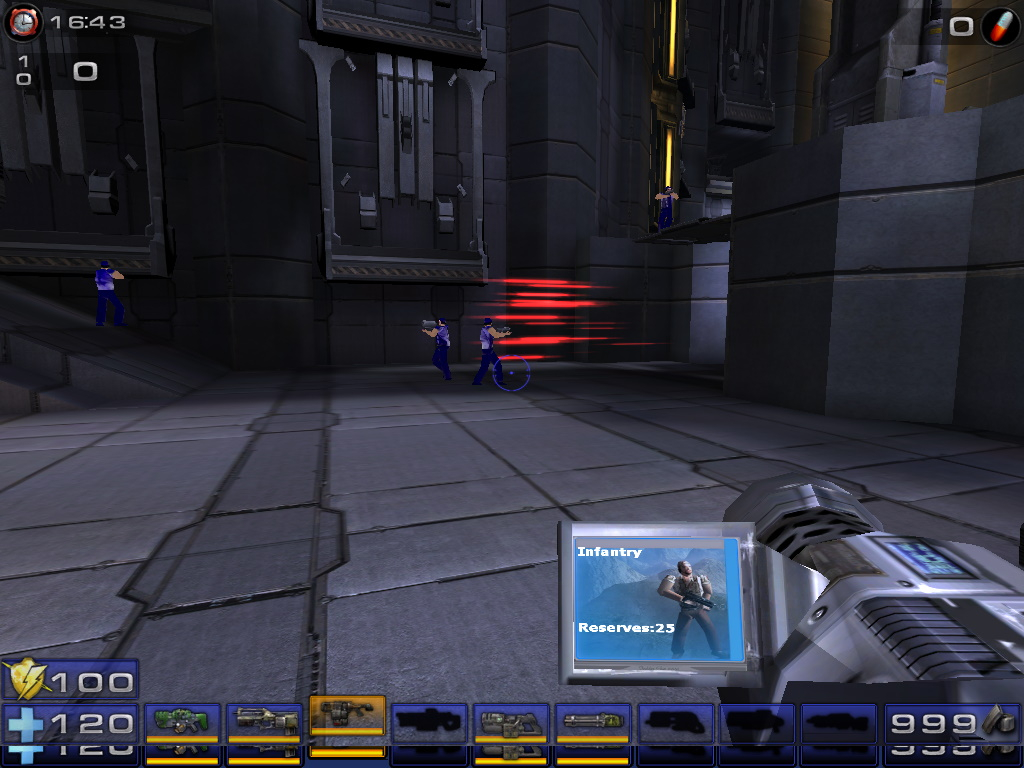Image resolution: width=1024 pixels, height=768 pixels.
Task: Choose the orange-highlighted active weapon slot
Action: tap(347, 717)
